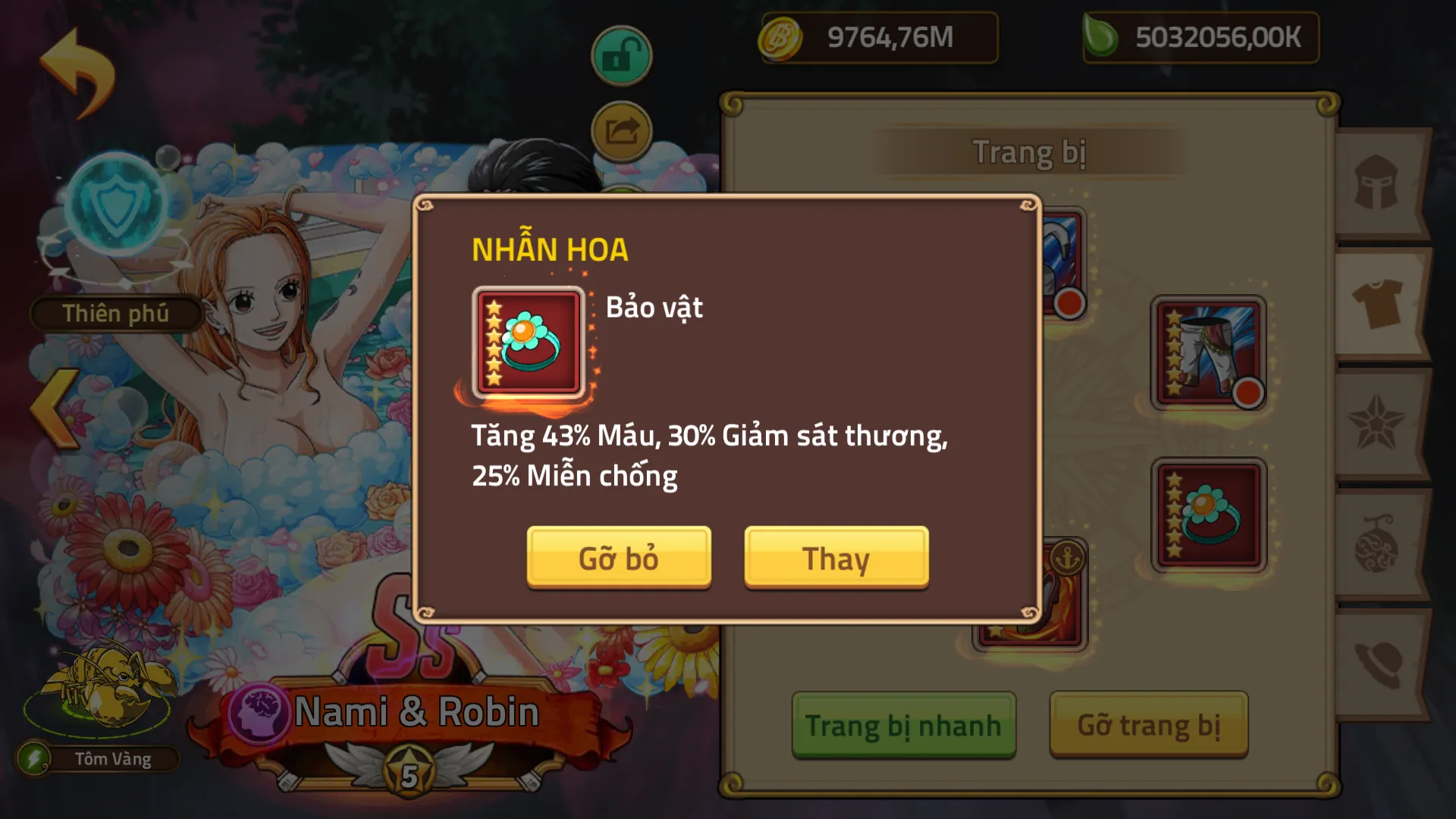Viewport: 1456px width, 819px height.
Task: Click the share icon below the padlock
Action: click(620, 130)
